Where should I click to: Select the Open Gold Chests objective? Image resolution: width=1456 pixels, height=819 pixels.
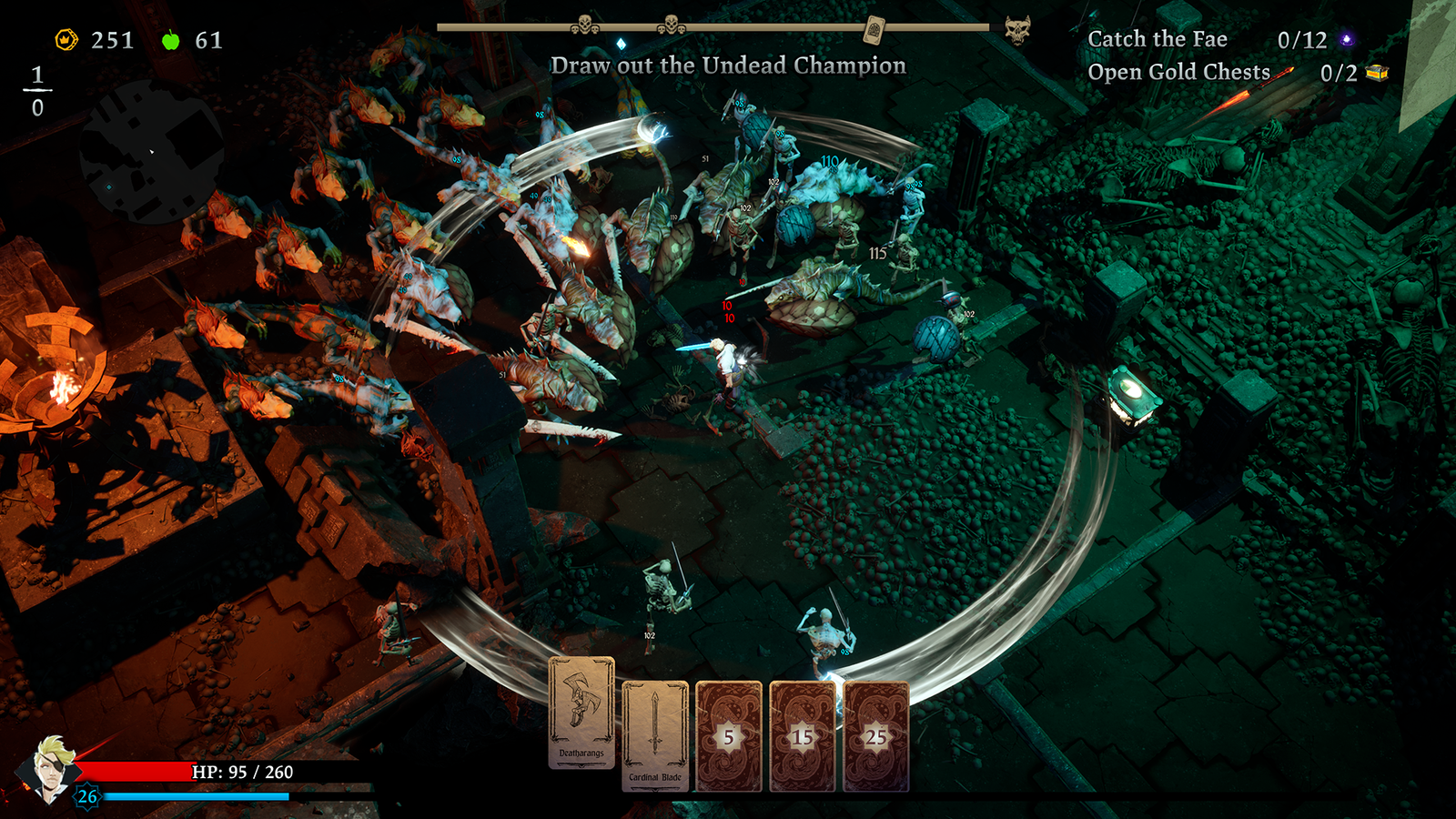coord(1178,72)
